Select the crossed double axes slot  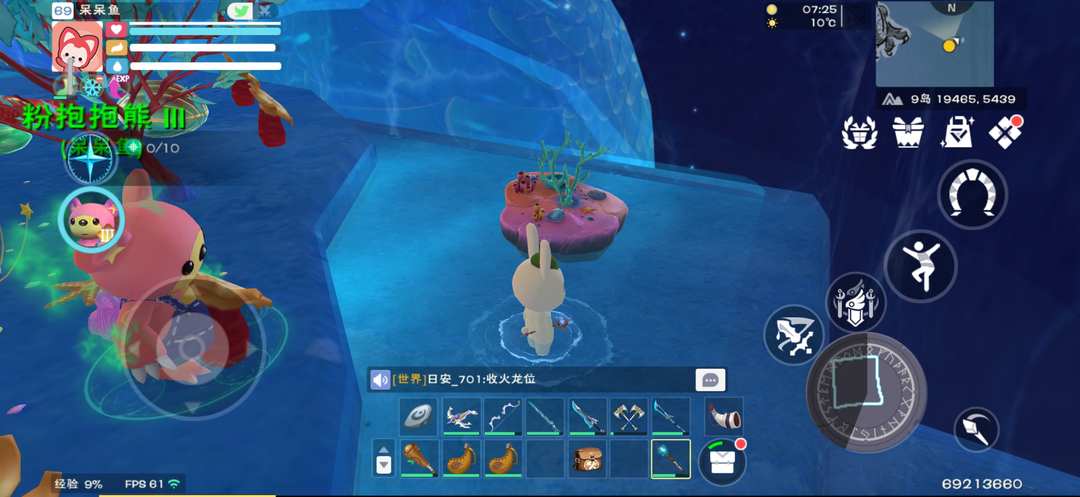point(628,416)
